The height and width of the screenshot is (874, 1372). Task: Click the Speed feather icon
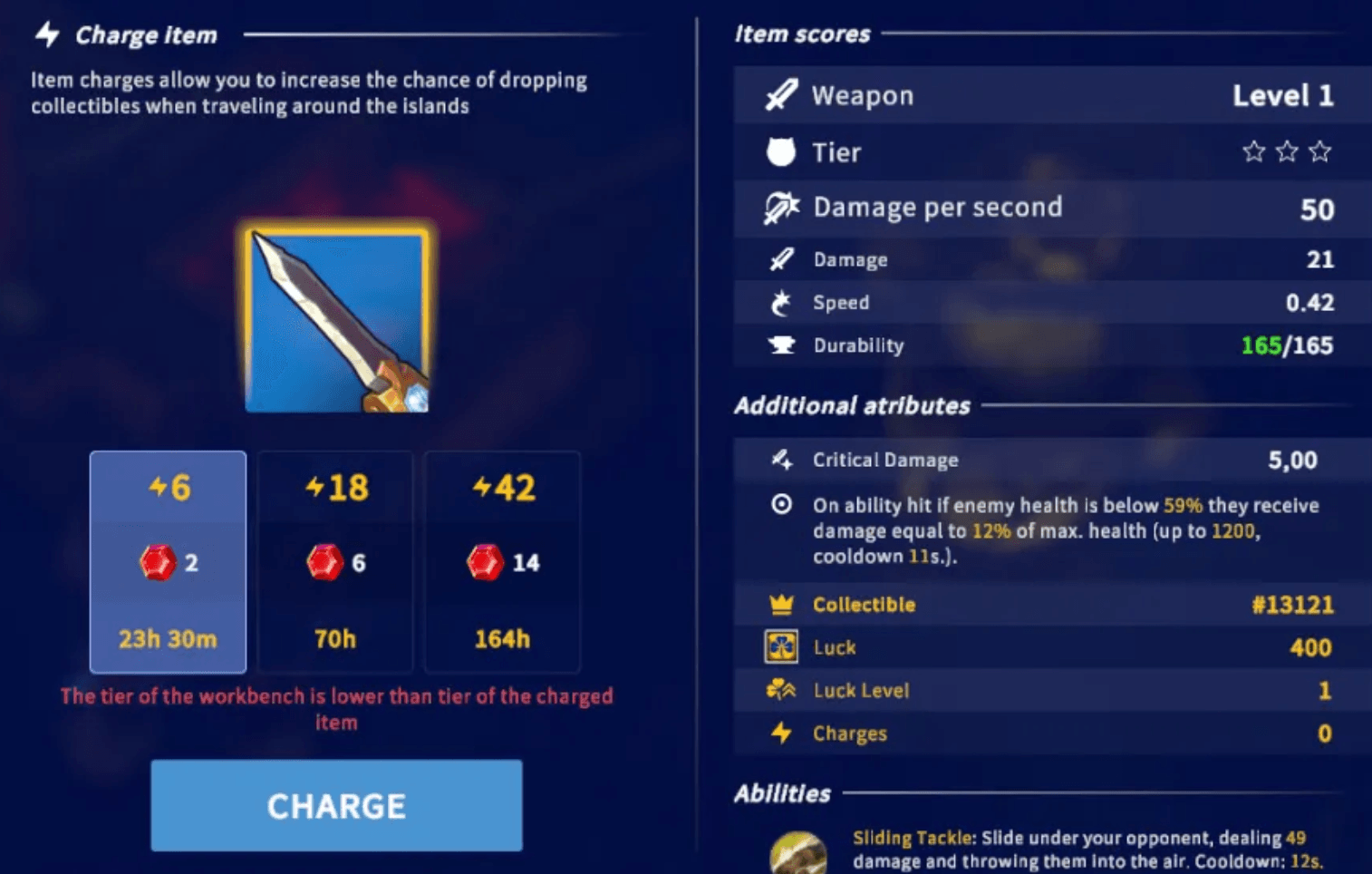pyautogui.click(x=781, y=302)
